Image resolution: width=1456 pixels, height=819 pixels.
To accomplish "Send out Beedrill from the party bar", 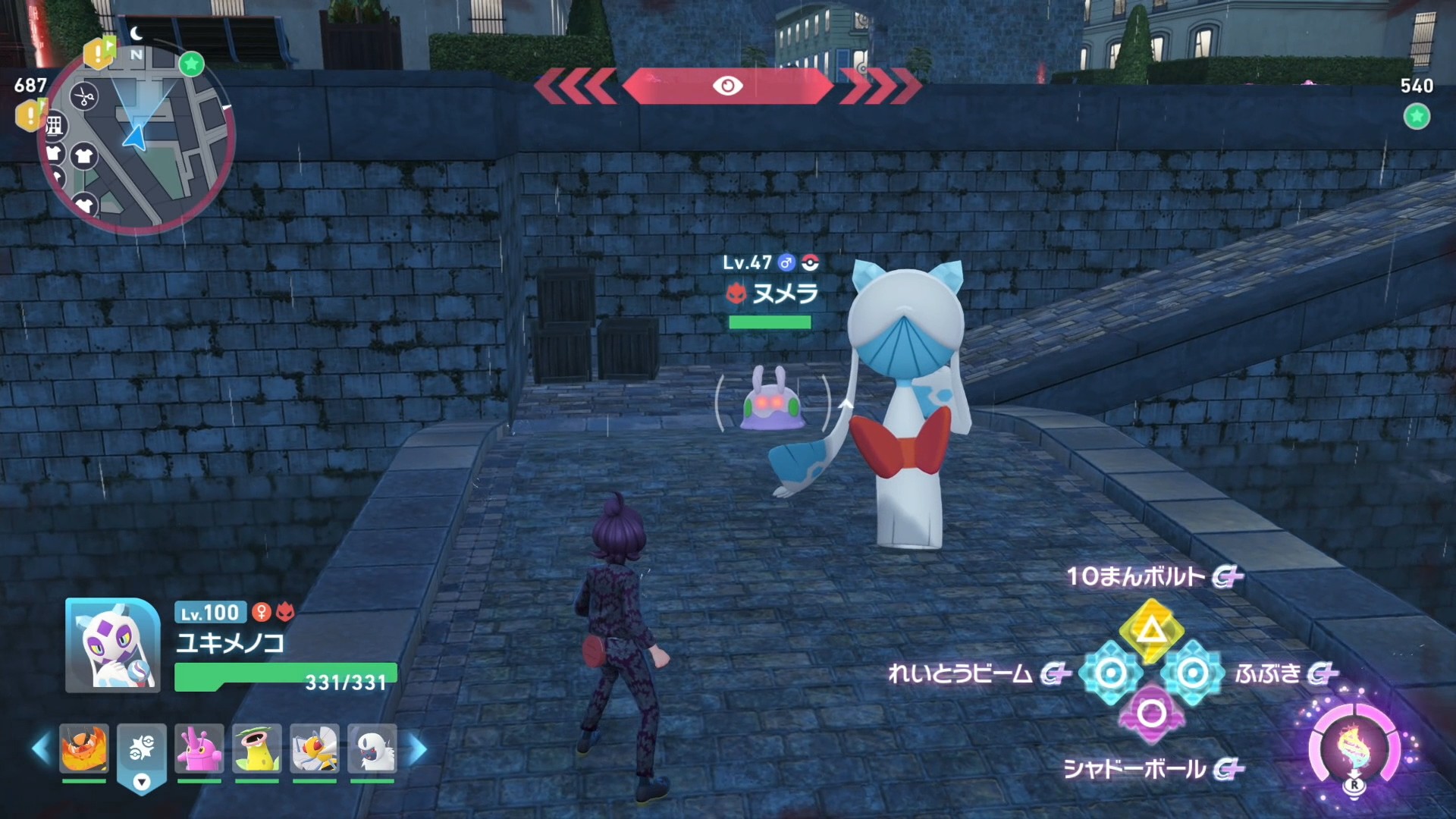I will 315,748.
